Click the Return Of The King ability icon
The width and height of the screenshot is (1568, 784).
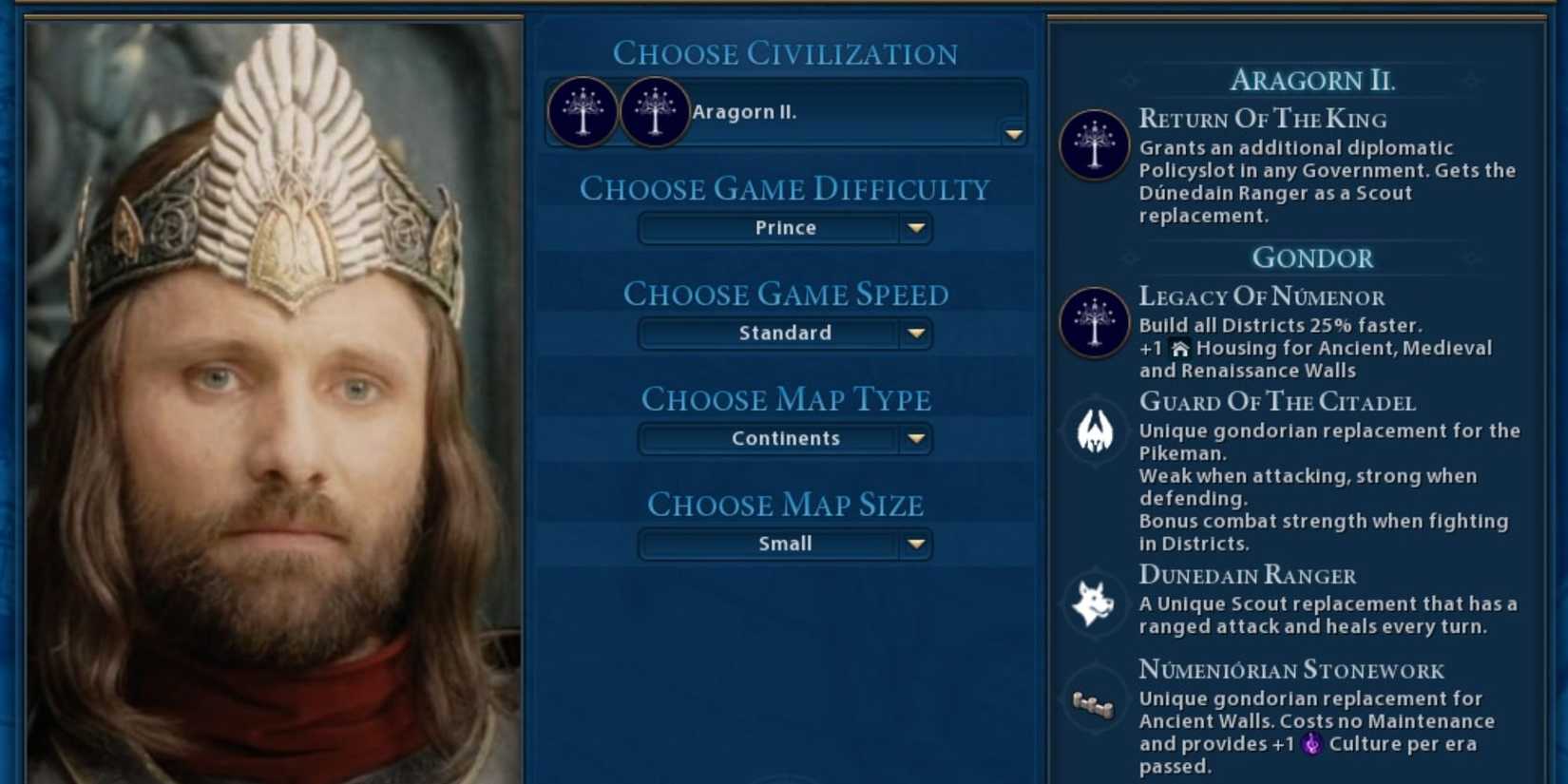tap(1094, 146)
